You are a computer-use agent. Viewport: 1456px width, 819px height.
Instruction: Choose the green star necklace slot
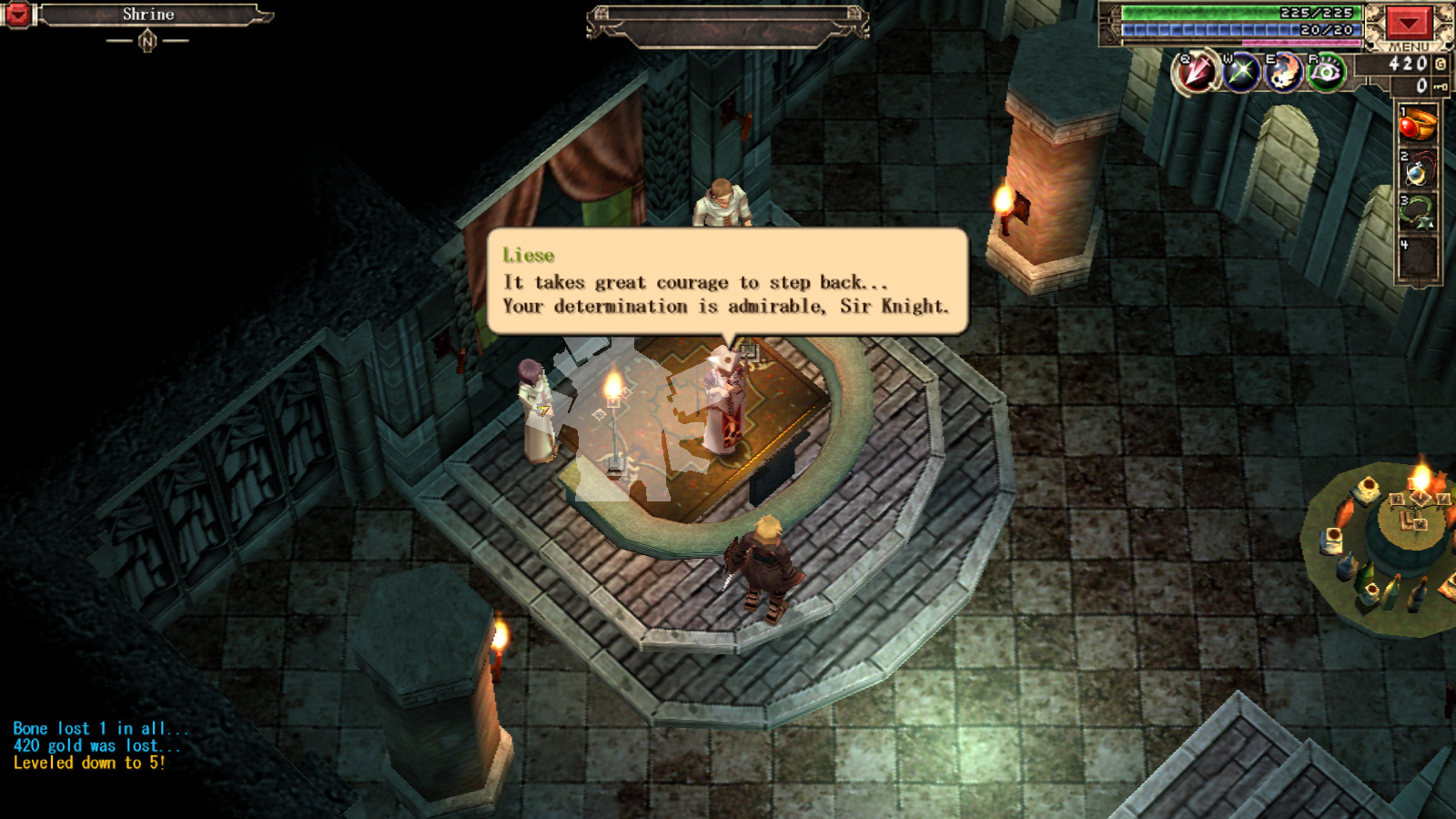(1417, 213)
